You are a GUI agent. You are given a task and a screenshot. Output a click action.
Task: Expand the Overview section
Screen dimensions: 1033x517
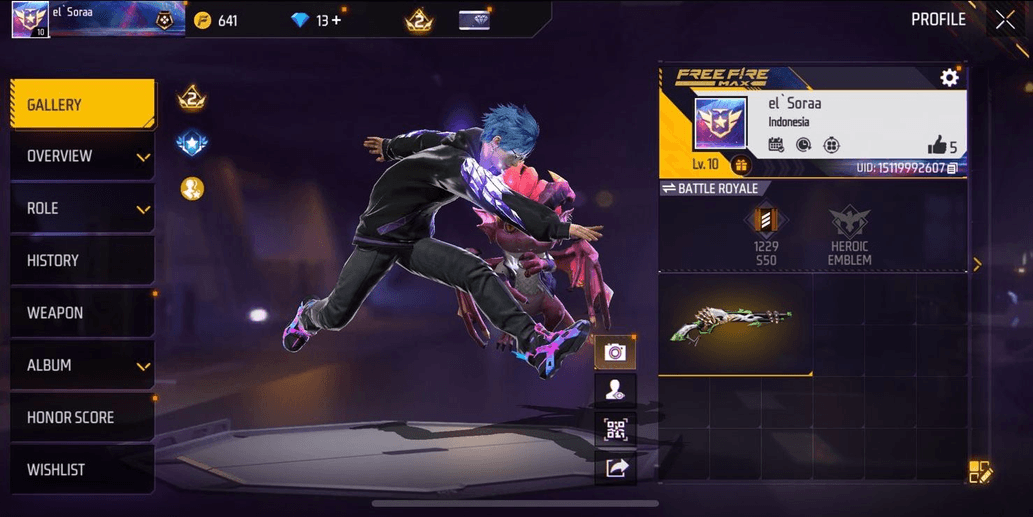coord(82,157)
